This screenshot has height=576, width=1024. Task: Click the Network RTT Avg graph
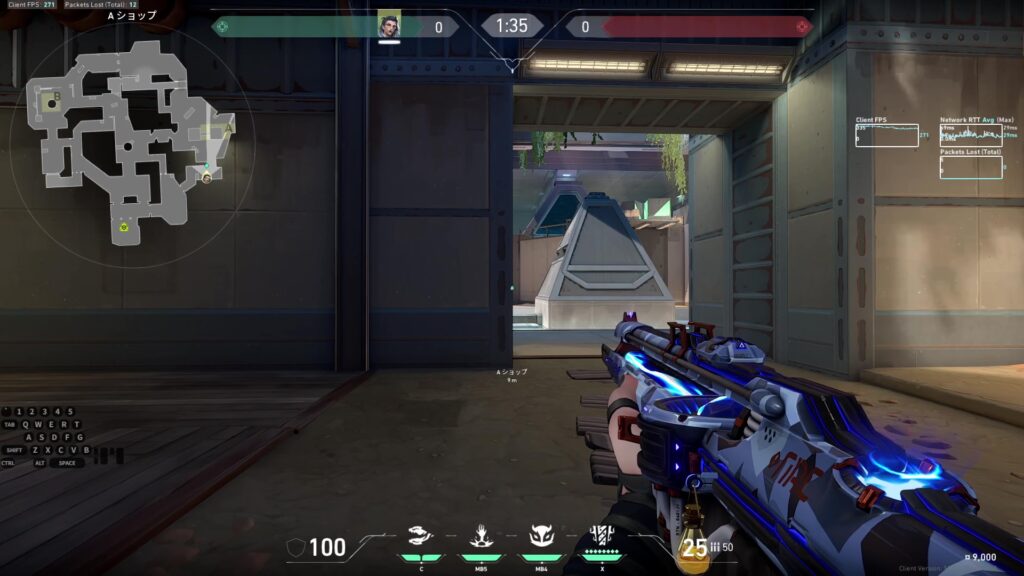click(971, 135)
